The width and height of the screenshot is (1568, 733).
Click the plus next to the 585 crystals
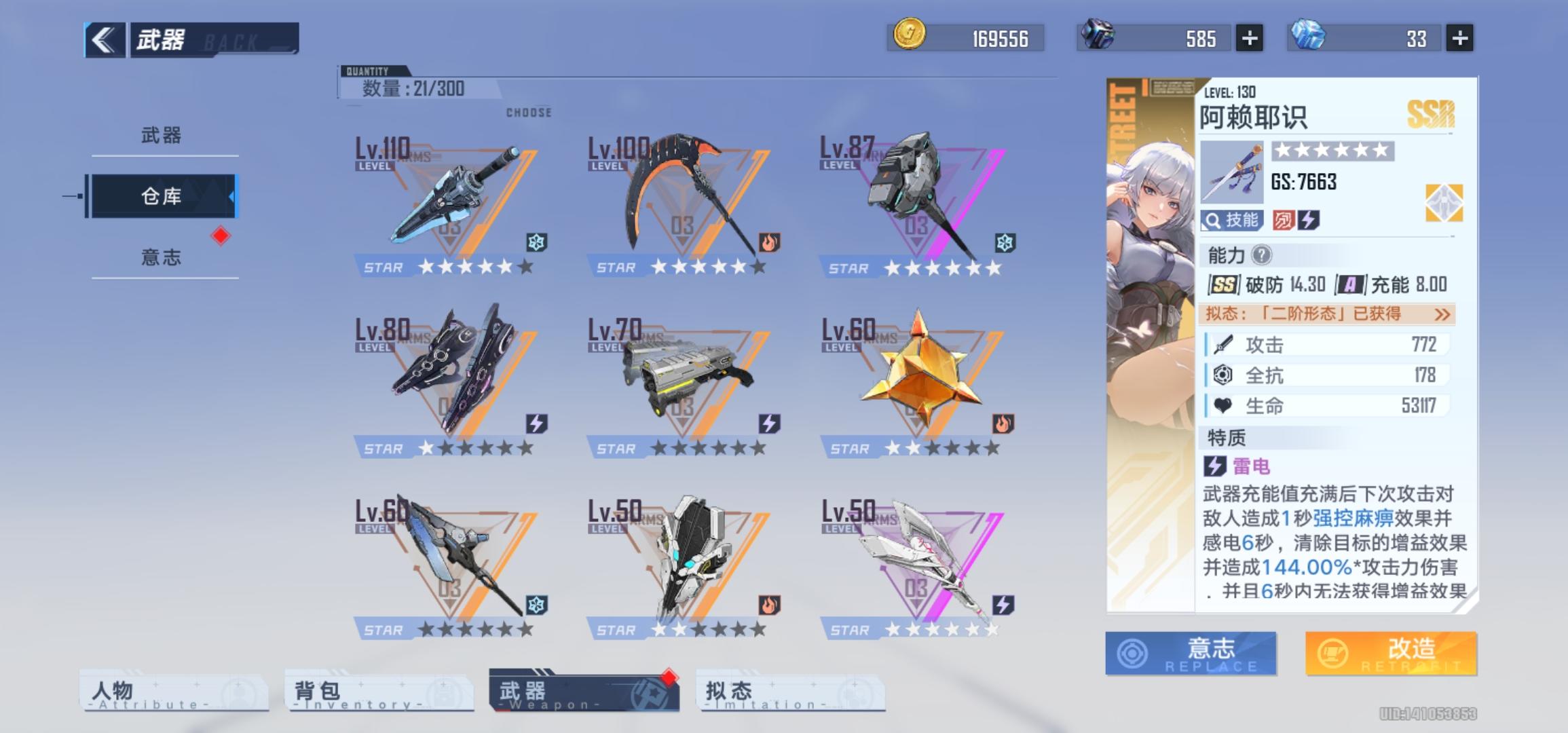[x=1249, y=39]
